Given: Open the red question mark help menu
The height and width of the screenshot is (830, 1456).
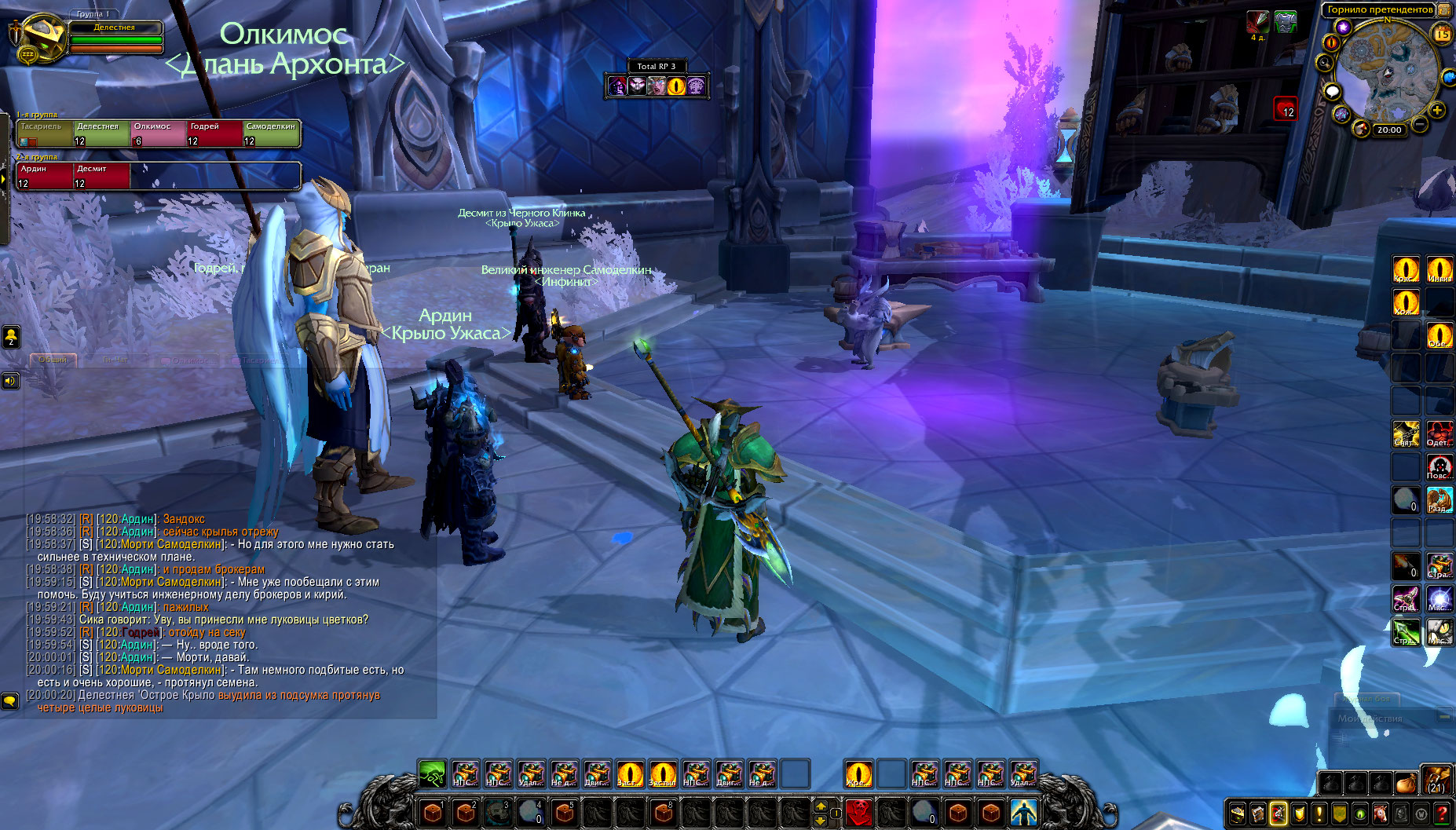Looking at the screenshot, I should click(1442, 814).
